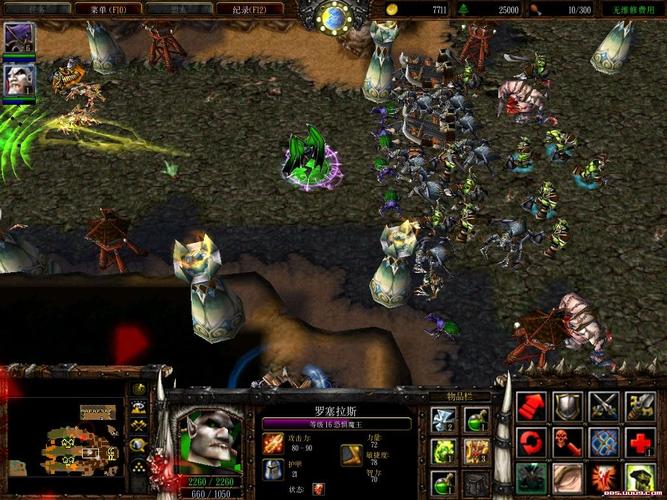Viewport: 667px width, 500px height.
Task: Select the silver claw item in inventory
Action: click(443, 420)
